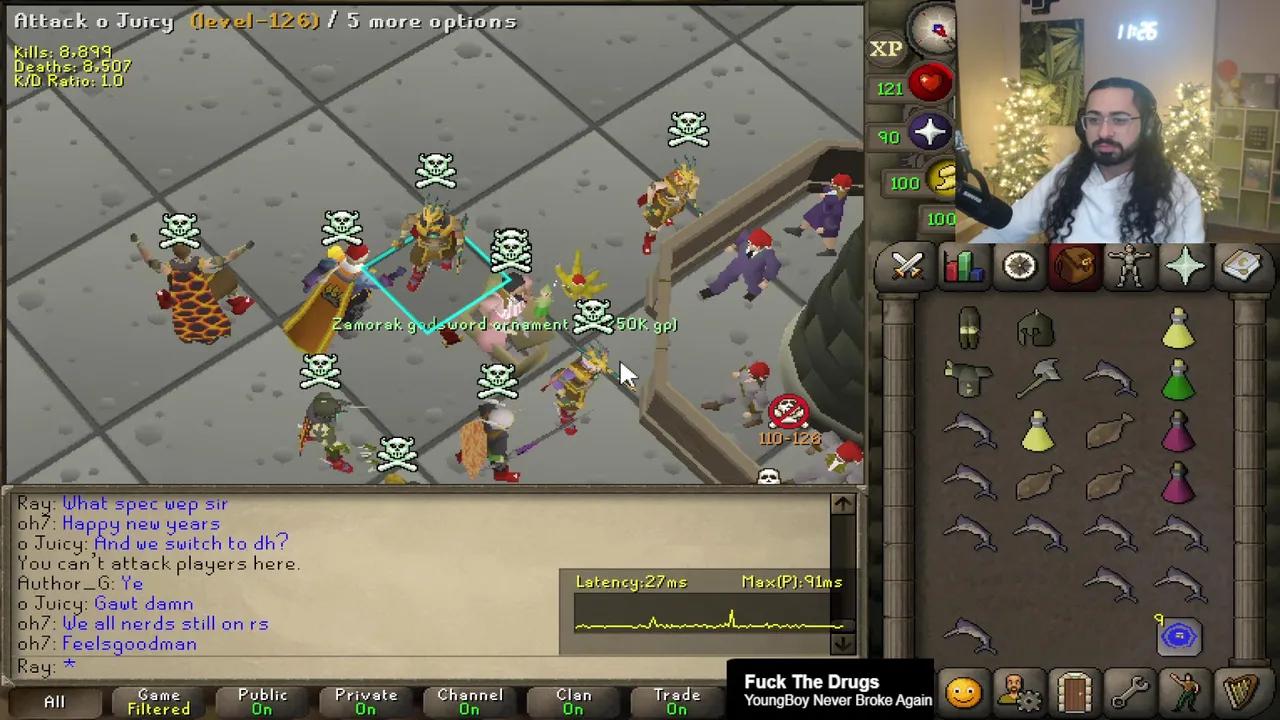Click the XP tracker orb
The height and width of the screenshot is (720, 1280).
pyautogui.click(x=884, y=48)
